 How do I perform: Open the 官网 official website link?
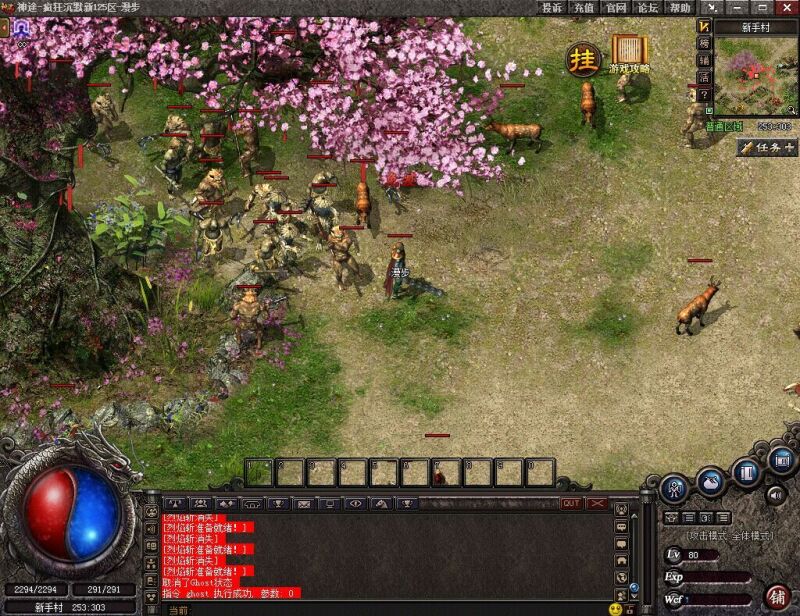[616, 7]
